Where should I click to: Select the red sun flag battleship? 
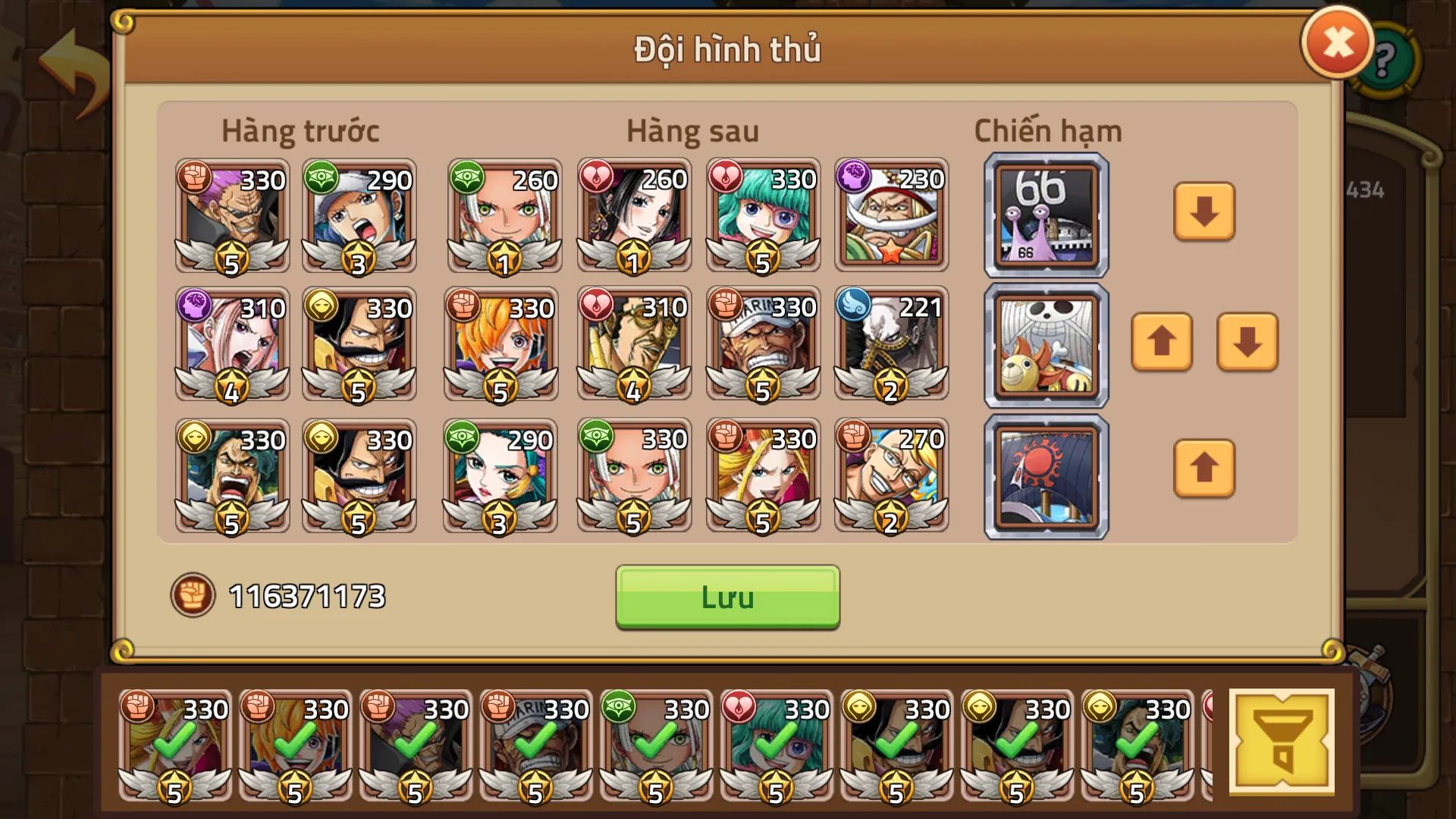pyautogui.click(x=1044, y=474)
